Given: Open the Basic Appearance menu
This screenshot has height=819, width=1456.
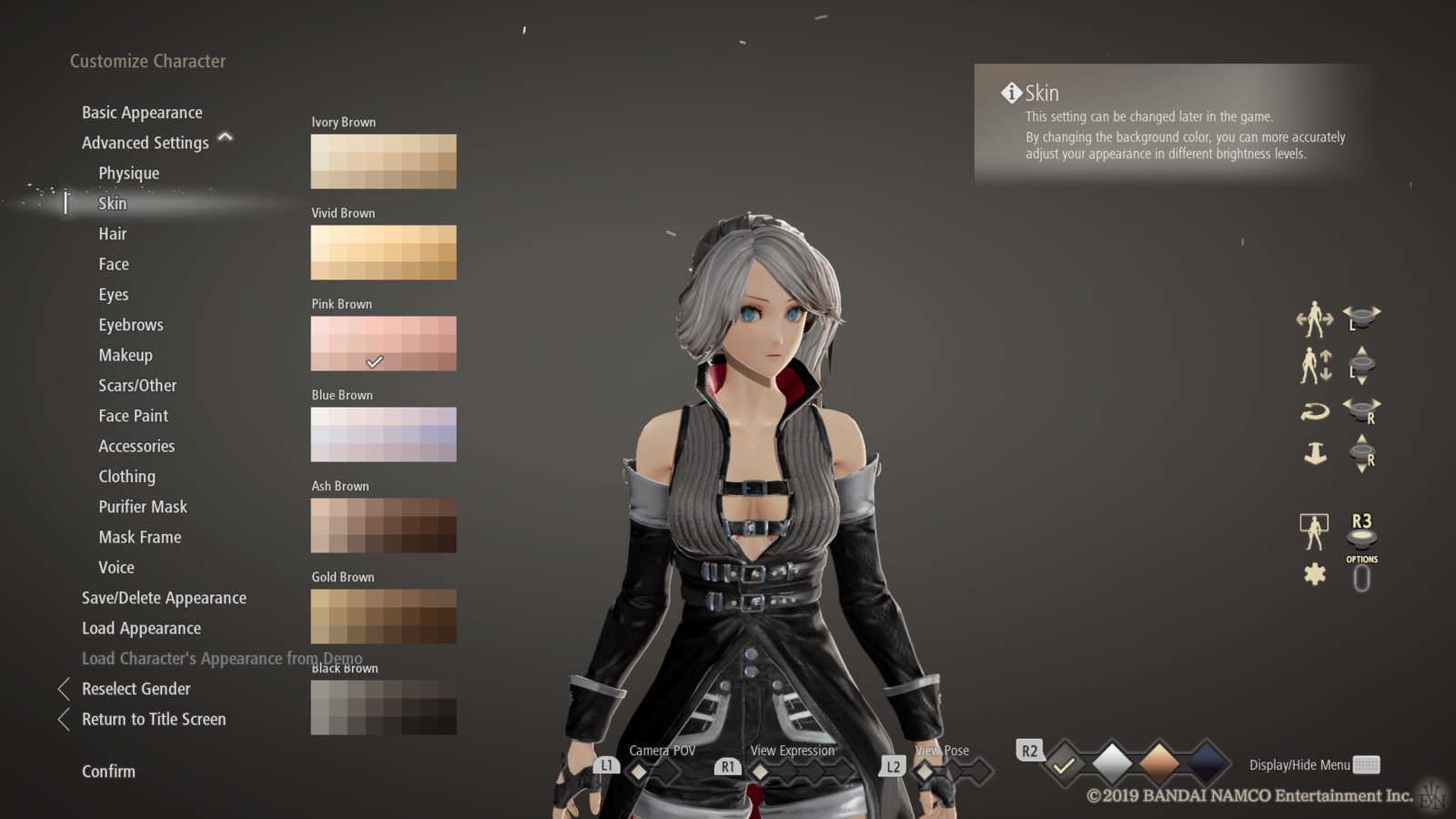Looking at the screenshot, I should [x=141, y=112].
